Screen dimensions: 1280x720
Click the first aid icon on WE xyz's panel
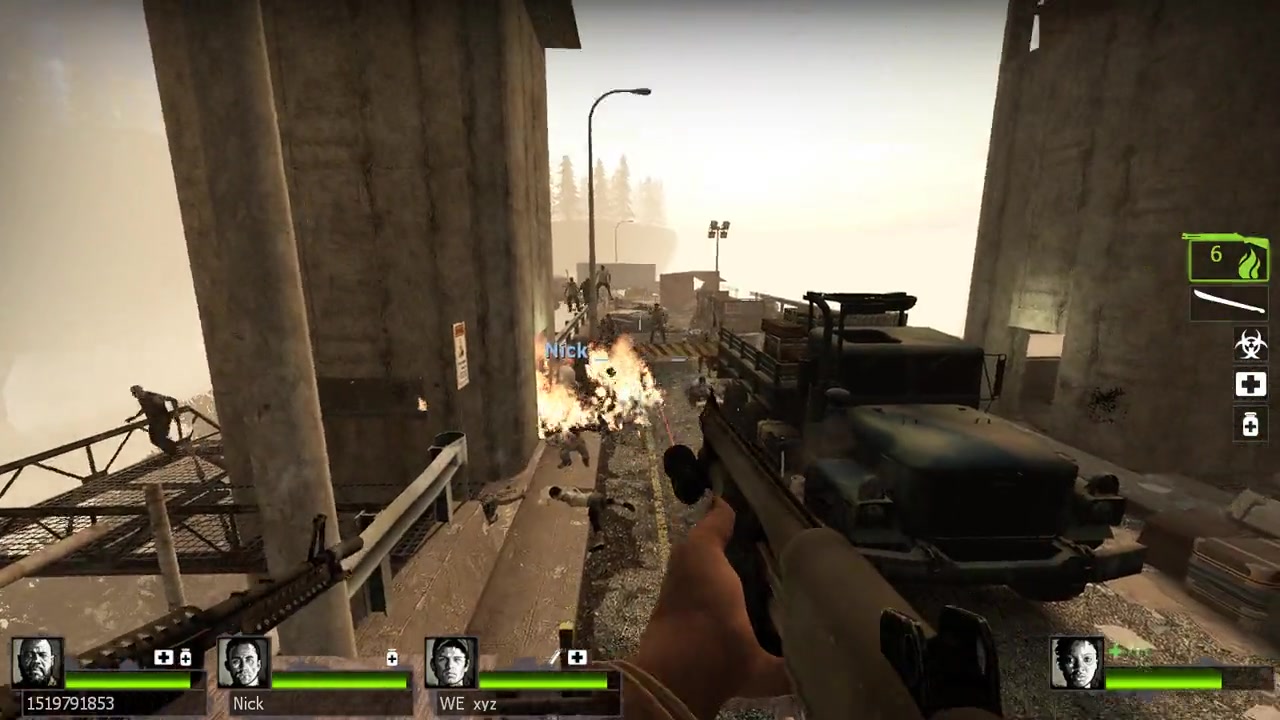[x=577, y=657]
